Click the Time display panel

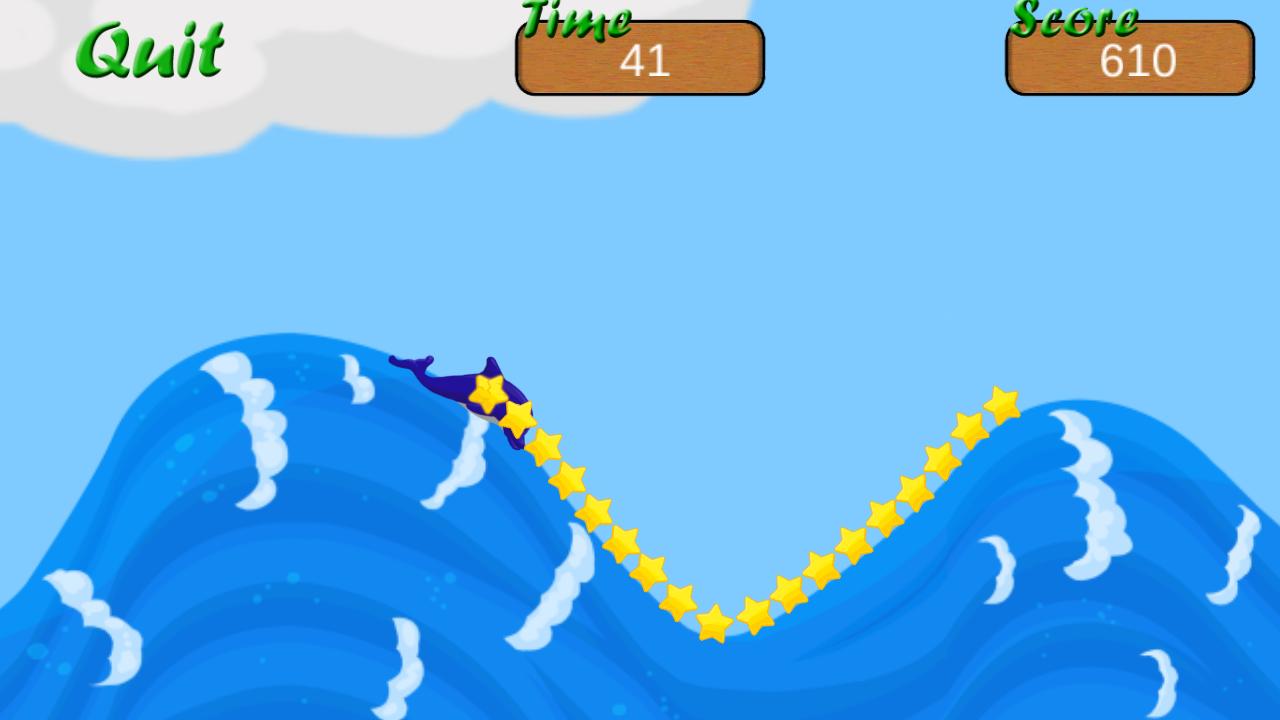pos(639,58)
